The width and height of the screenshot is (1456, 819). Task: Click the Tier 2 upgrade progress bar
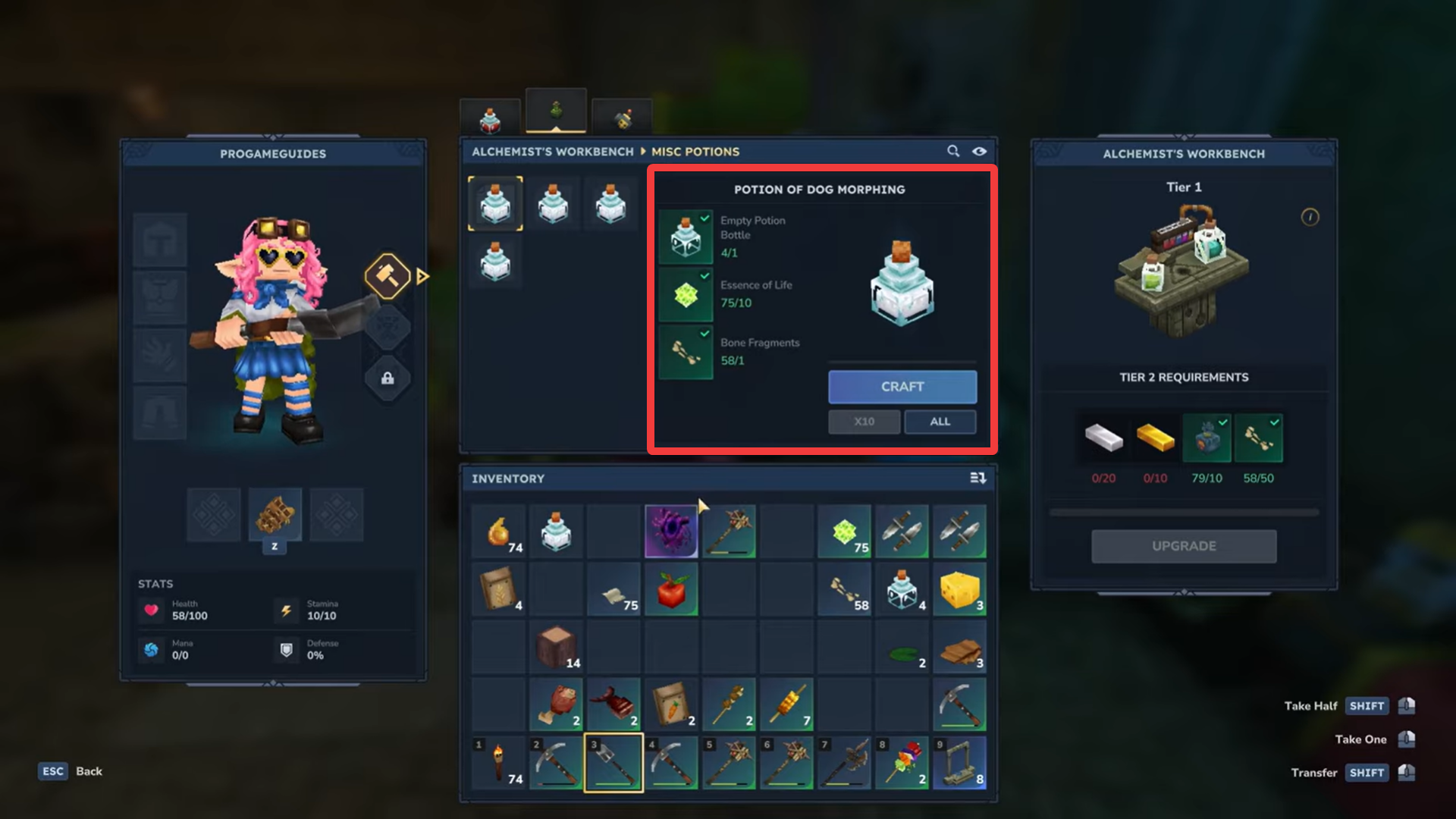pyautogui.click(x=1184, y=511)
